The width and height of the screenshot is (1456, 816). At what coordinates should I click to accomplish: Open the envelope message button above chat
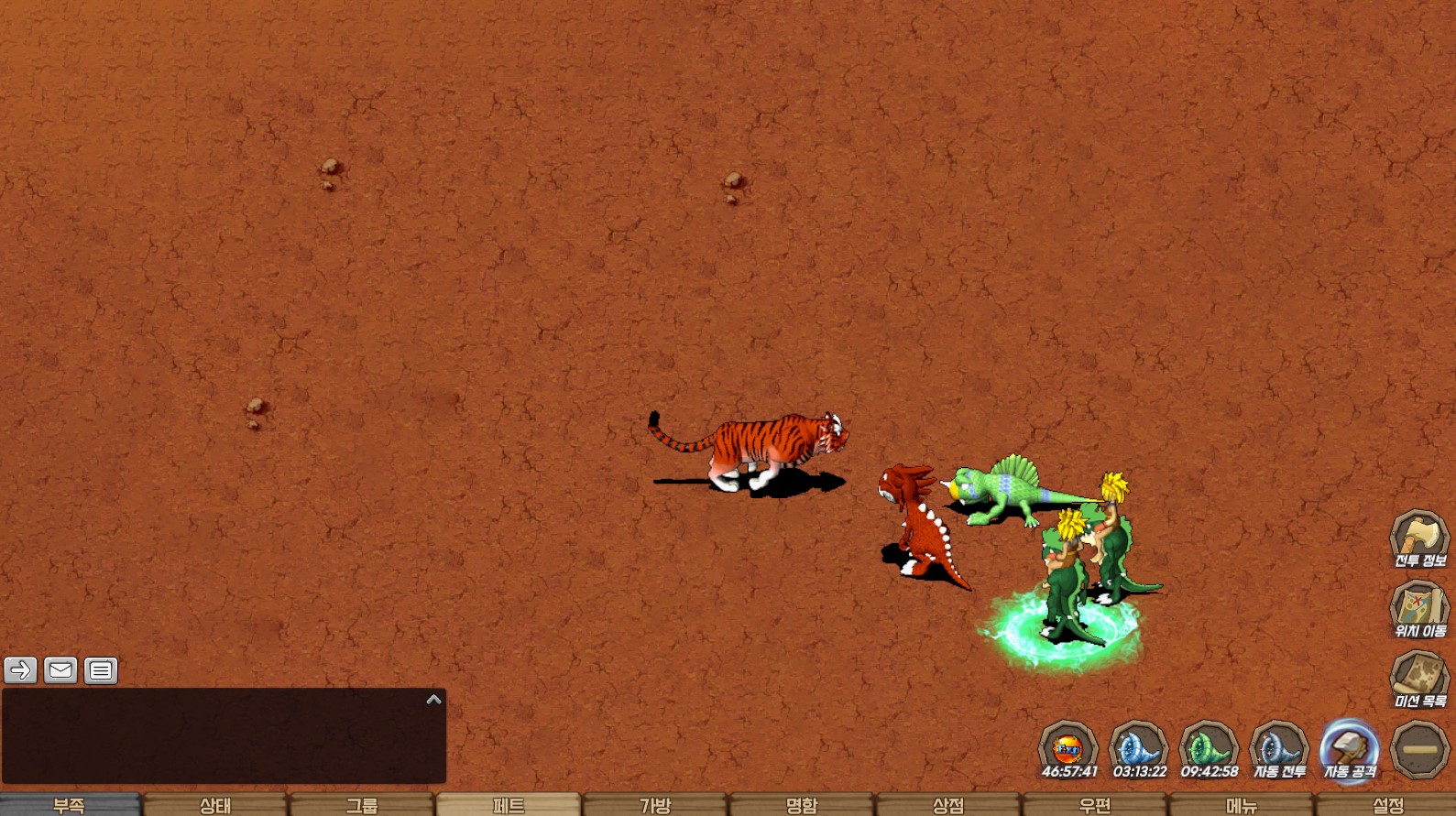[x=60, y=670]
